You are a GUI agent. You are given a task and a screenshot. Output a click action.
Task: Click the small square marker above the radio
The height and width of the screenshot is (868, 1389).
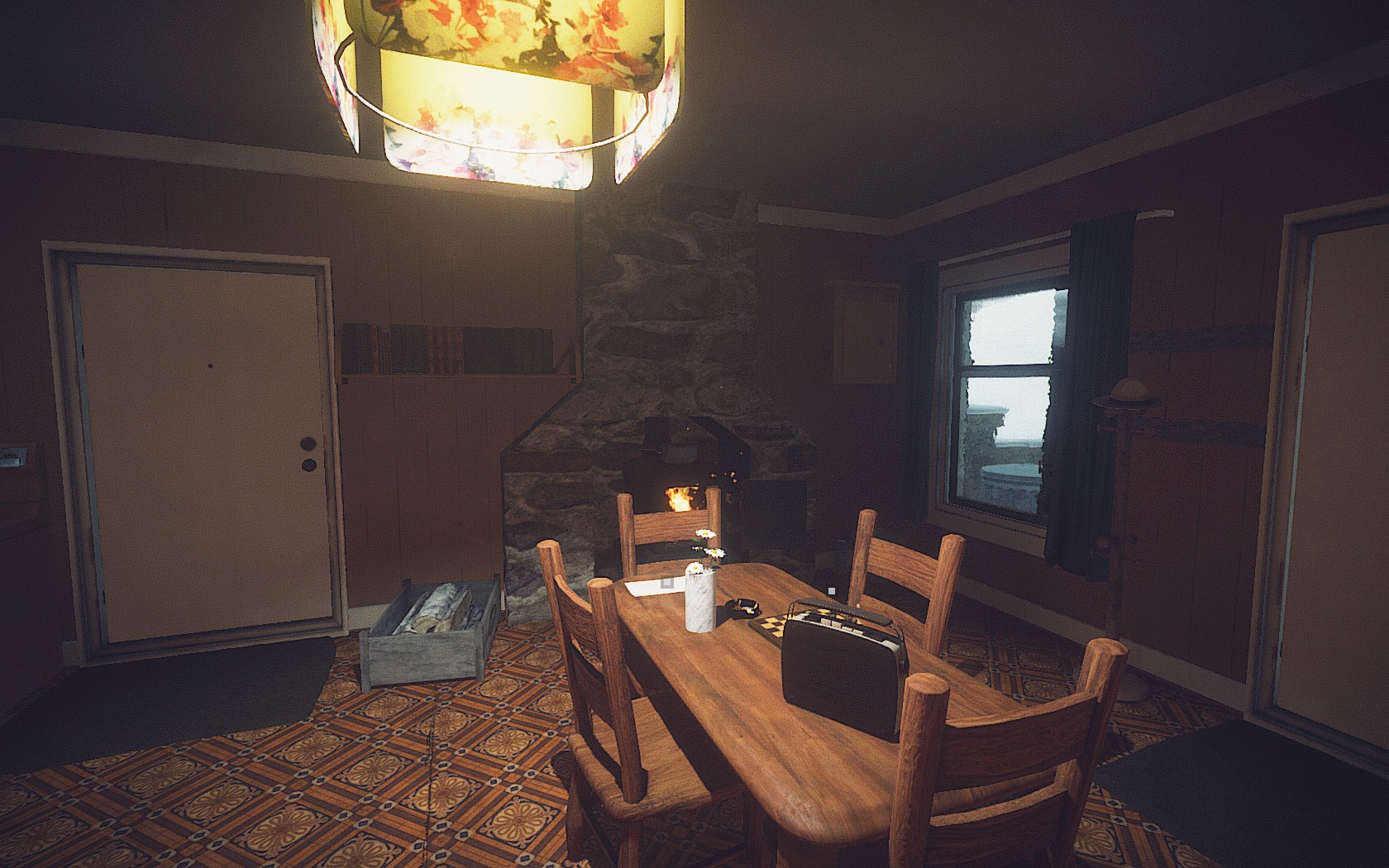831,591
